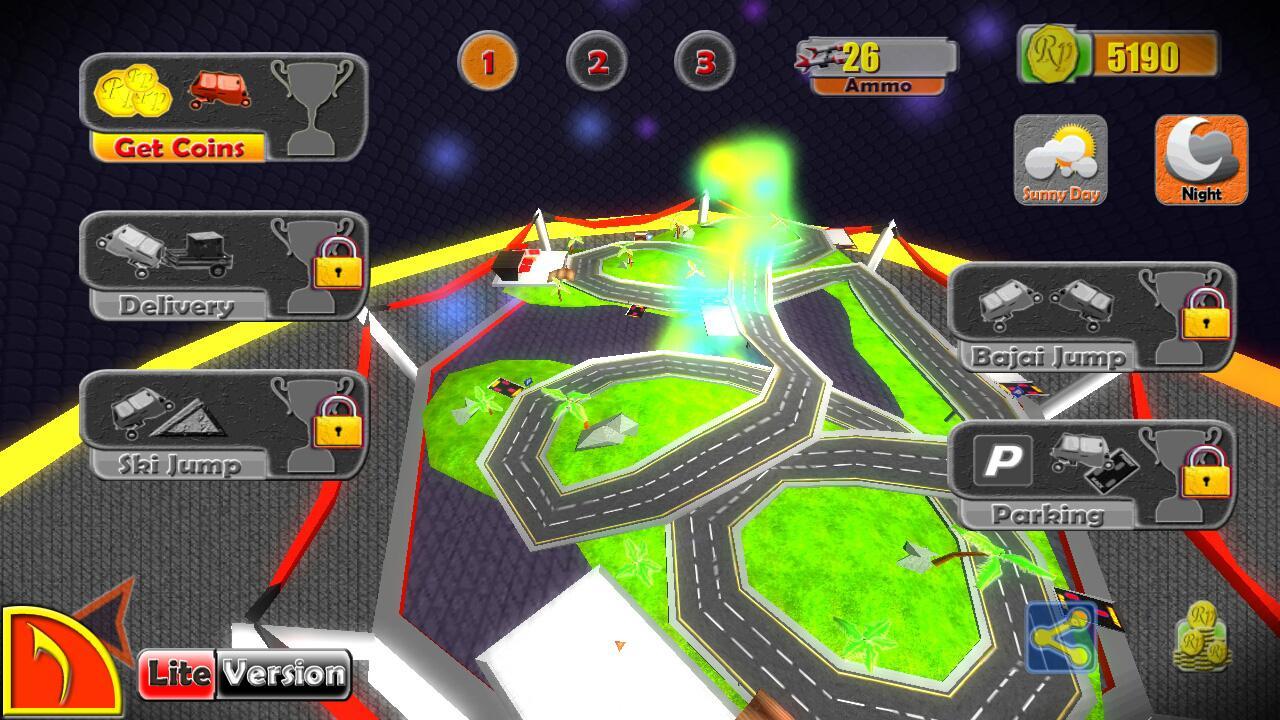1280x720 pixels.
Task: Open the coin stack shop icon
Action: pos(1201,637)
